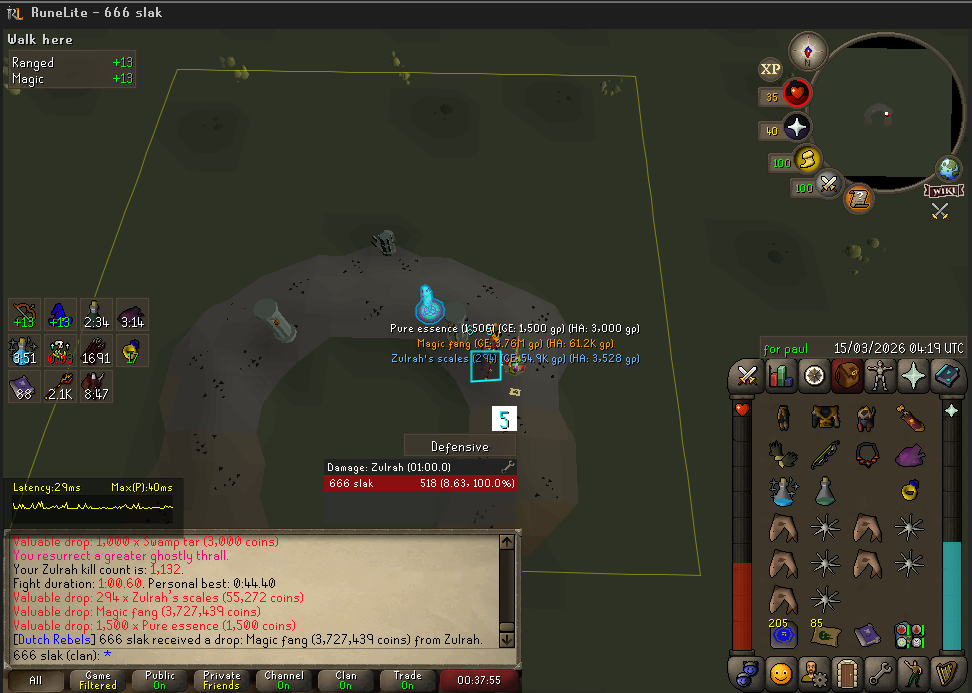Switch to the Skills tab
Viewport: 972px width, 693px height.
[780, 376]
